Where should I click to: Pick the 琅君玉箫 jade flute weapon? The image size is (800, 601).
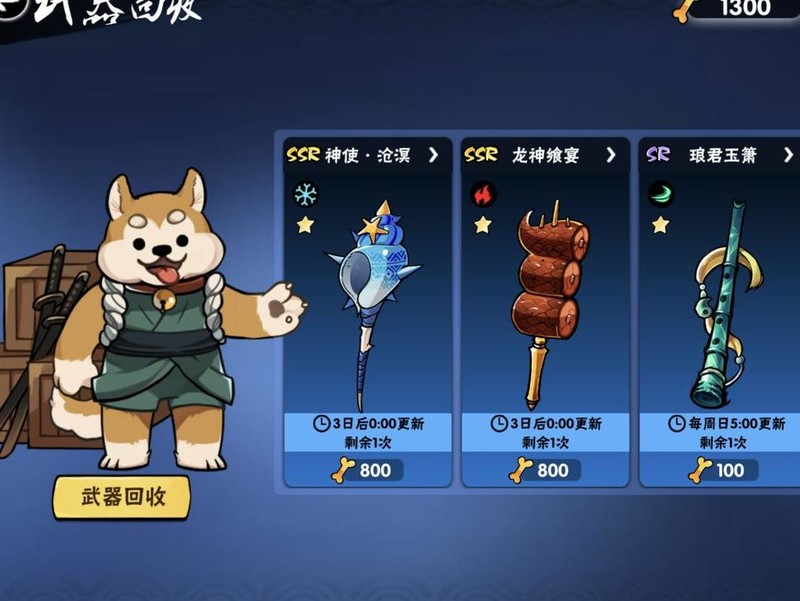pos(720,300)
